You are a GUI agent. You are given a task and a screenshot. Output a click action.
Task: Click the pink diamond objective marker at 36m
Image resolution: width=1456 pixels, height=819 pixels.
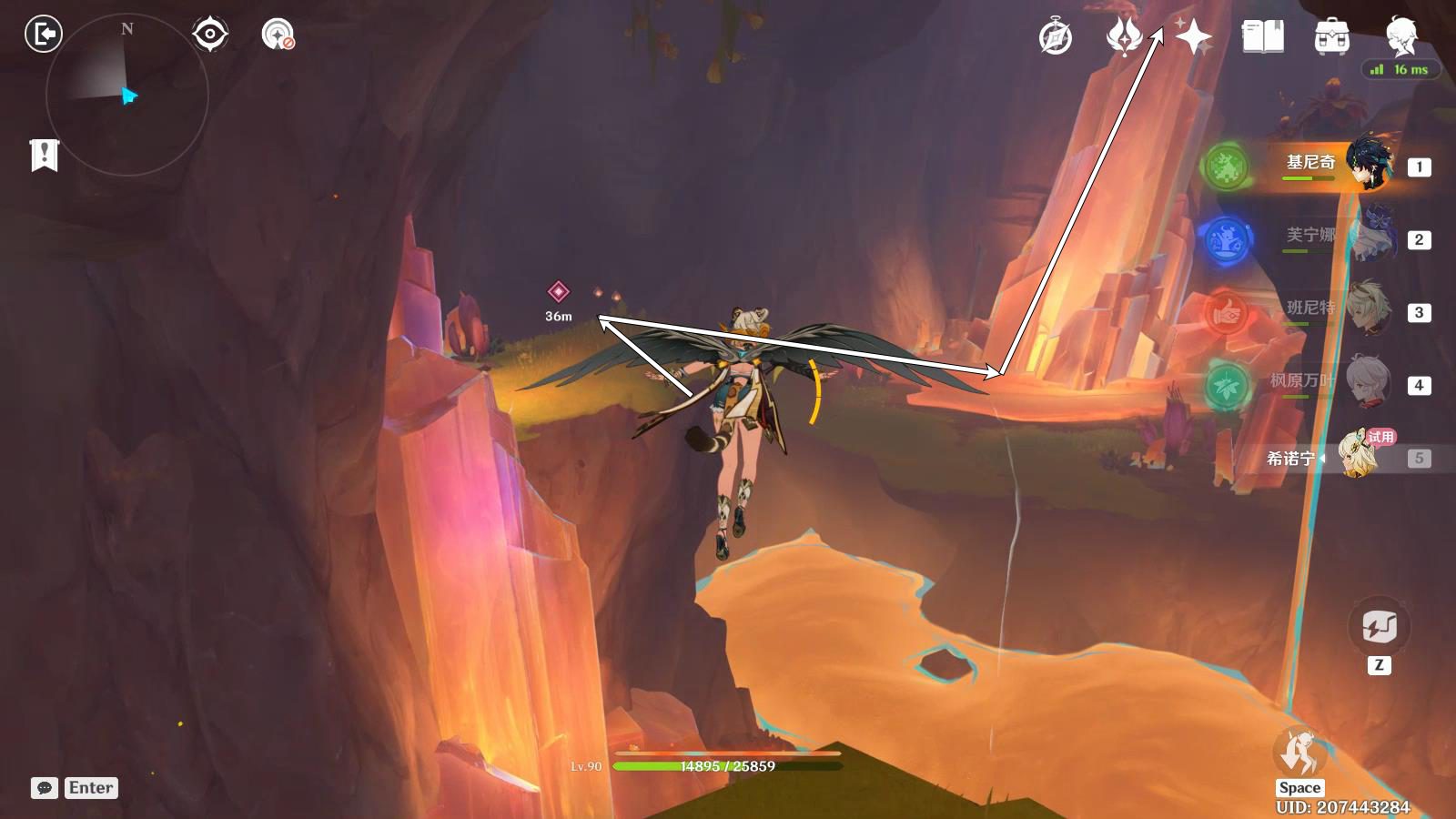[558, 291]
